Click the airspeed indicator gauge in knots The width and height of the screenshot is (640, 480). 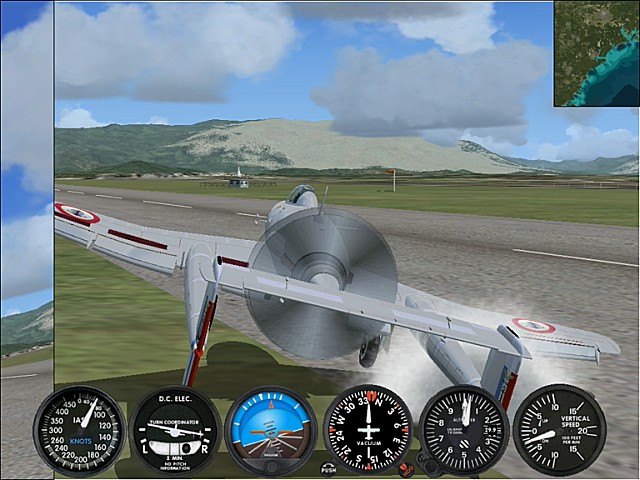pos(80,431)
